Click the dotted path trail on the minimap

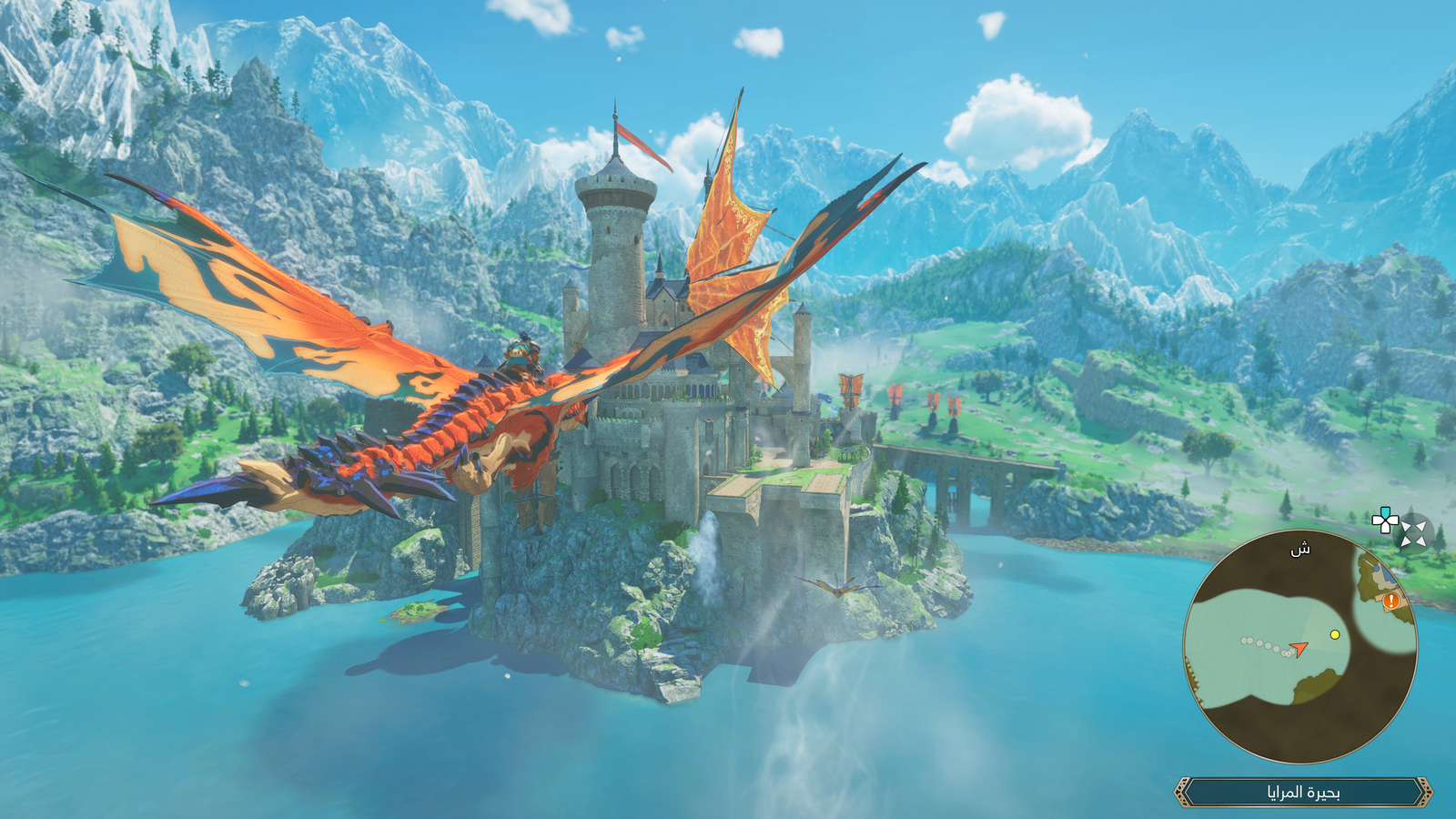(1263, 643)
